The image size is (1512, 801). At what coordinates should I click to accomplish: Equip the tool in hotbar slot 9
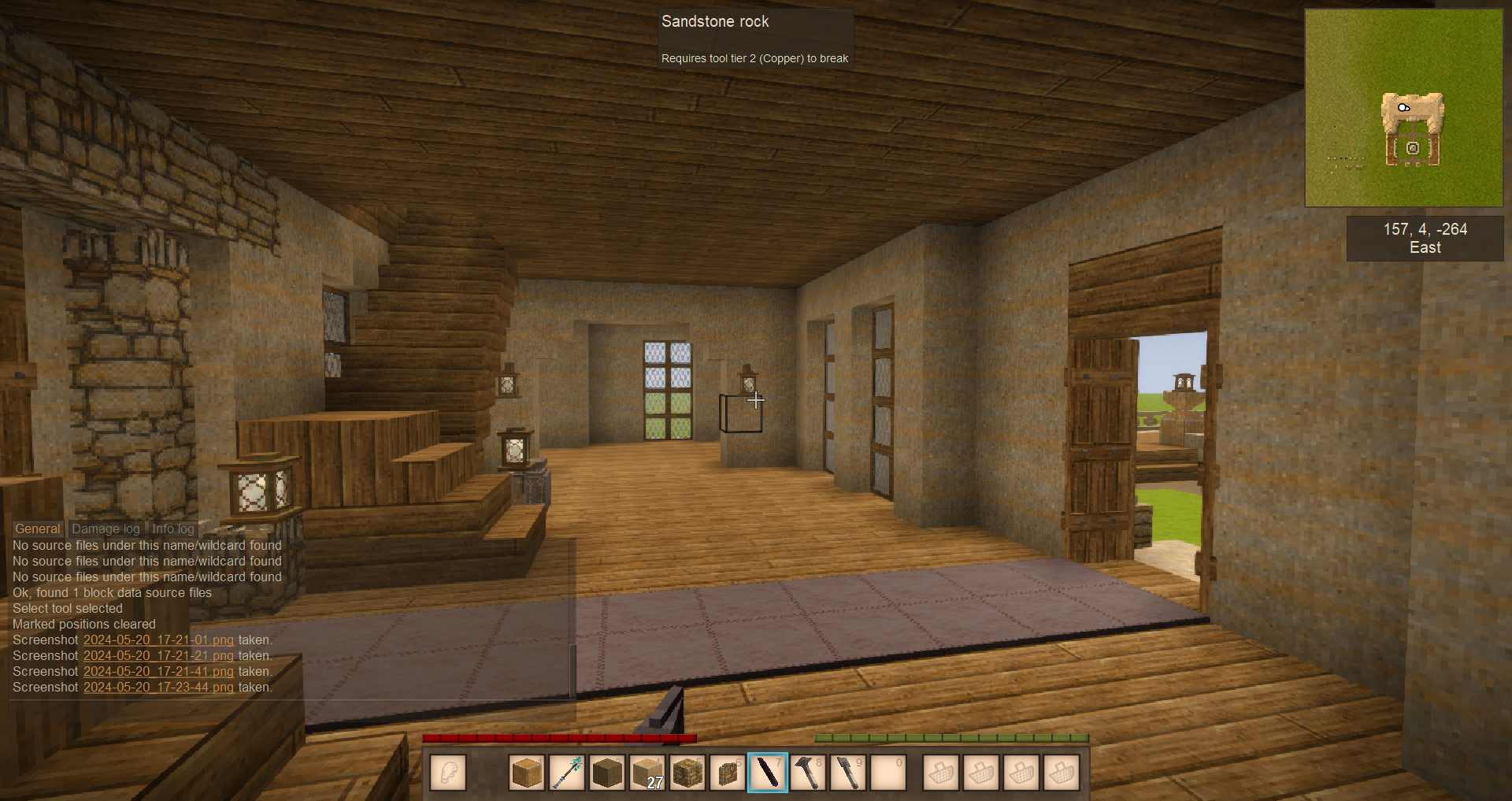click(x=848, y=773)
